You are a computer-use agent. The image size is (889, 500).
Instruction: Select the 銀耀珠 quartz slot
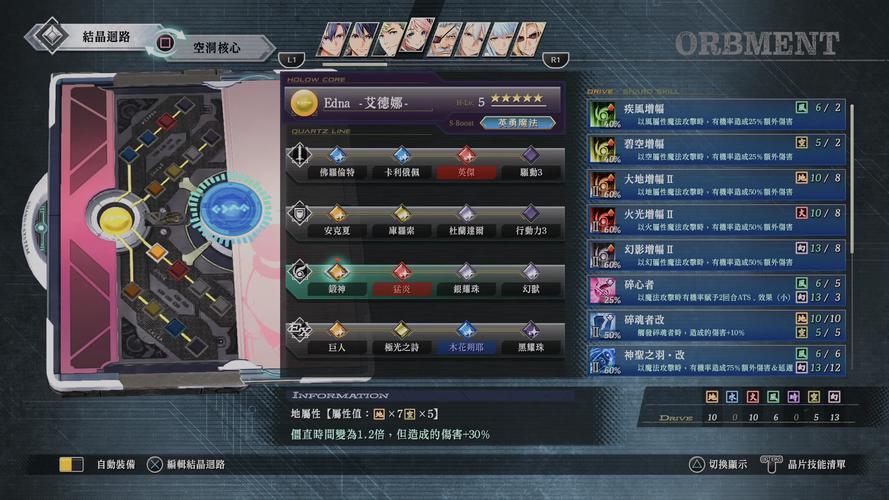[465, 289]
